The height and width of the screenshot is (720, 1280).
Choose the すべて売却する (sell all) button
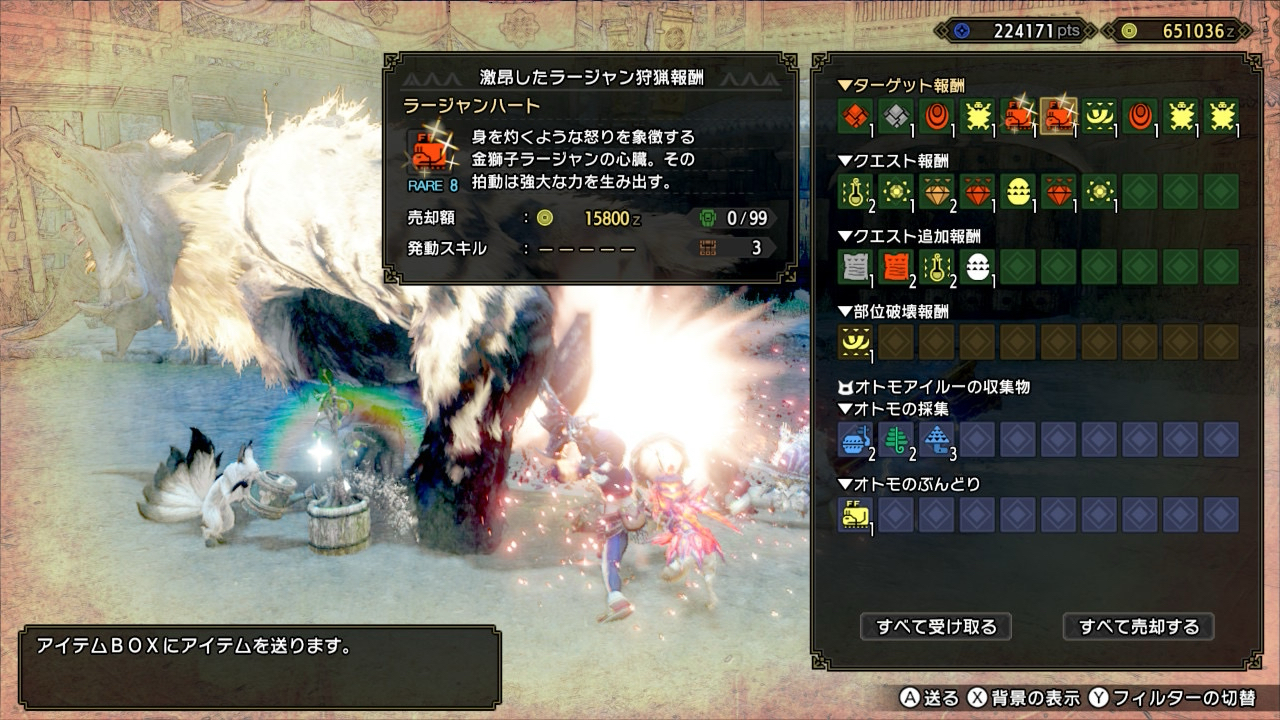[1138, 627]
